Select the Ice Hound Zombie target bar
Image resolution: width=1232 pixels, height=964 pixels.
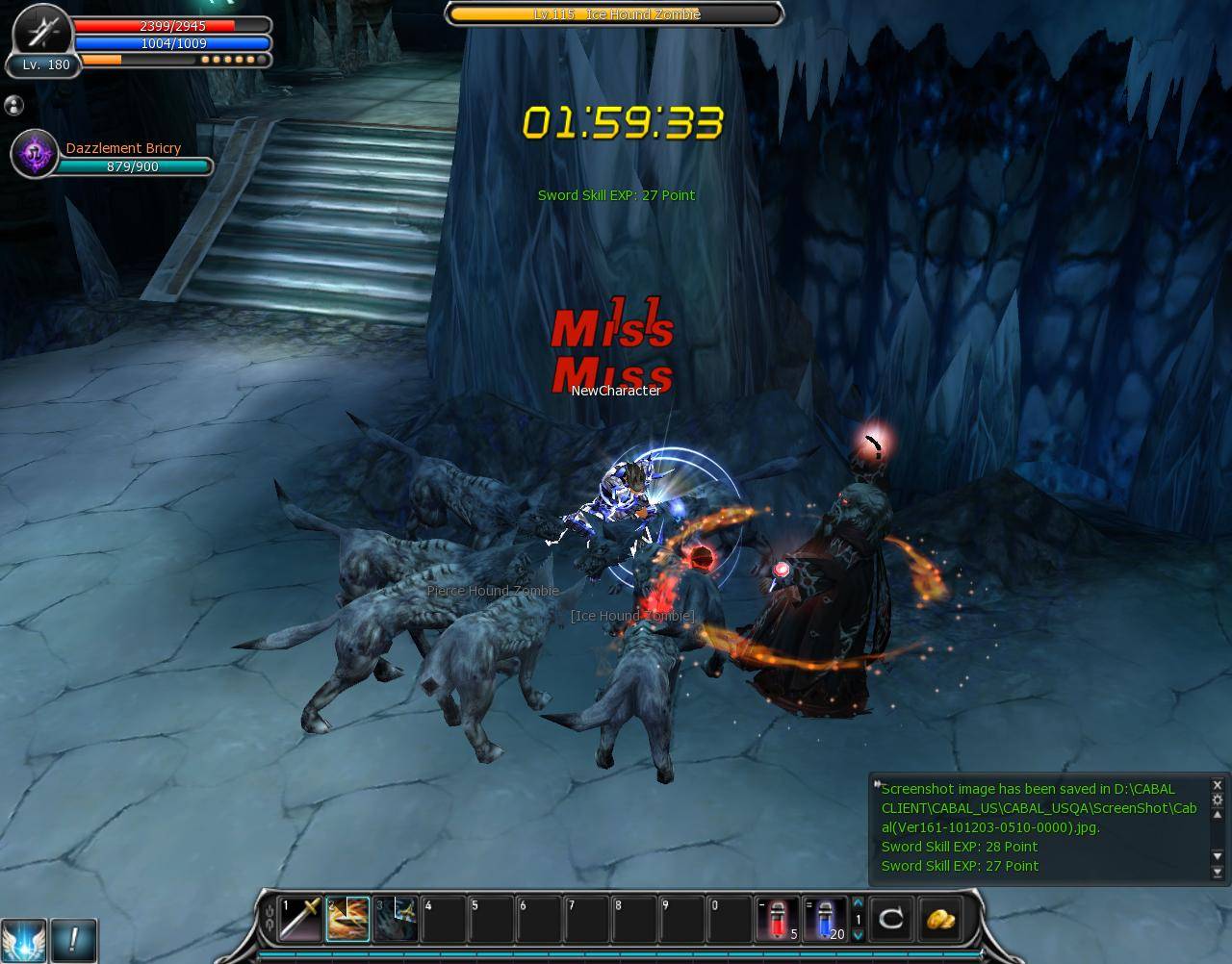(x=614, y=14)
